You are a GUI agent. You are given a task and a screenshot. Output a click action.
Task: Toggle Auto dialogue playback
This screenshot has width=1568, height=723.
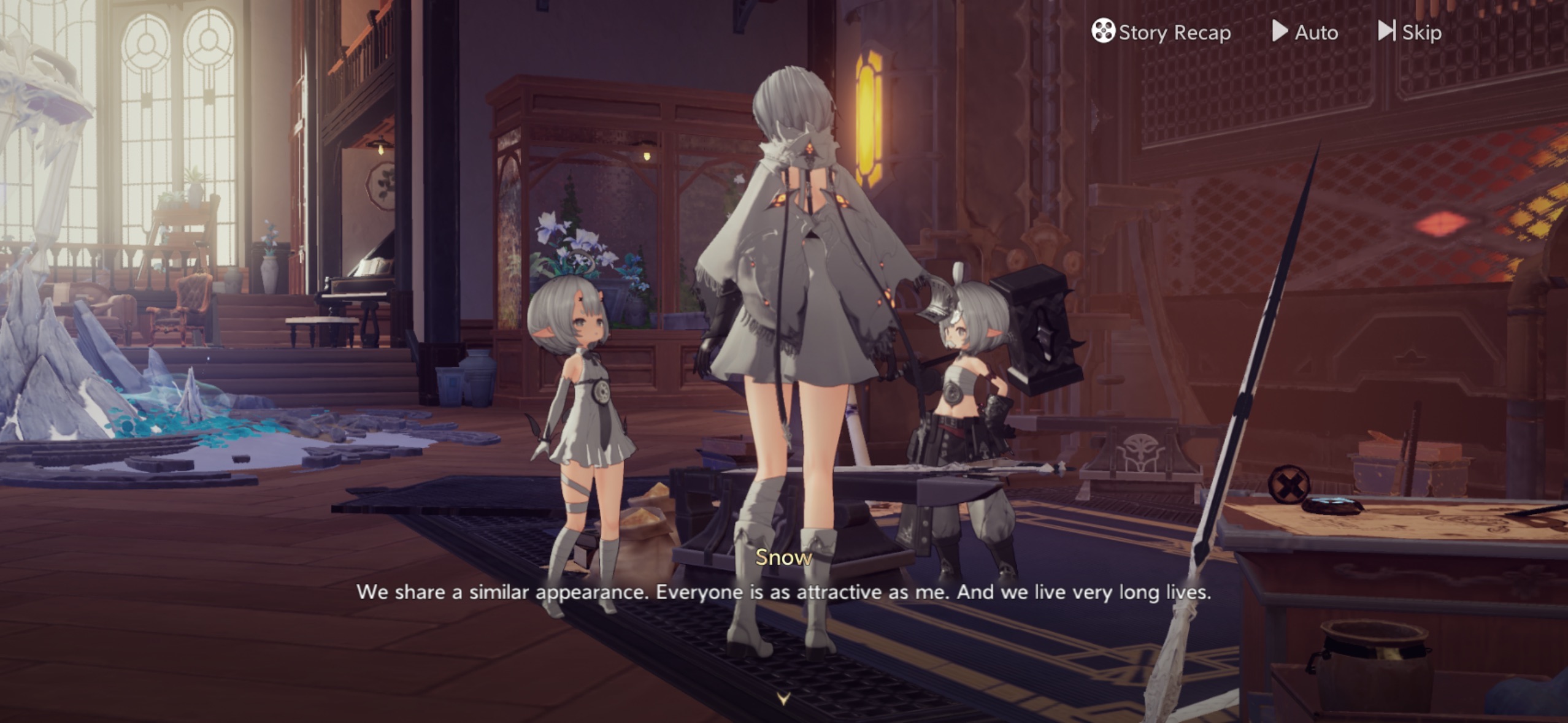[1305, 32]
